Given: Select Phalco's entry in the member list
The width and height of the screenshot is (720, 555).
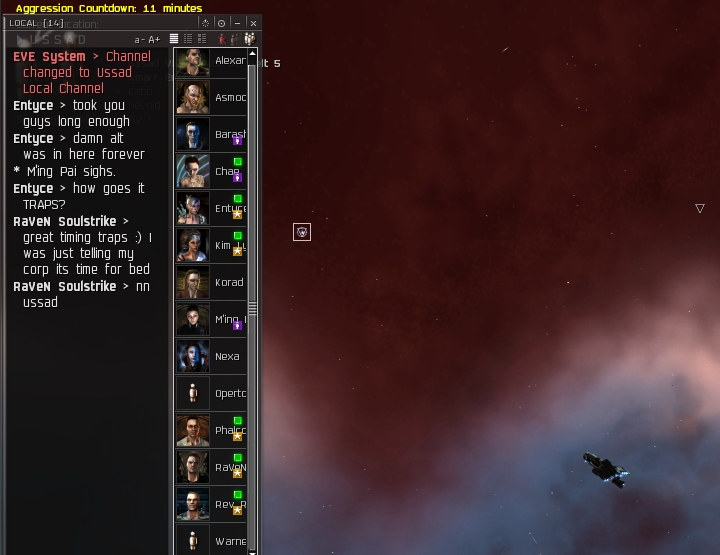Looking at the screenshot, I should tap(229, 430).
